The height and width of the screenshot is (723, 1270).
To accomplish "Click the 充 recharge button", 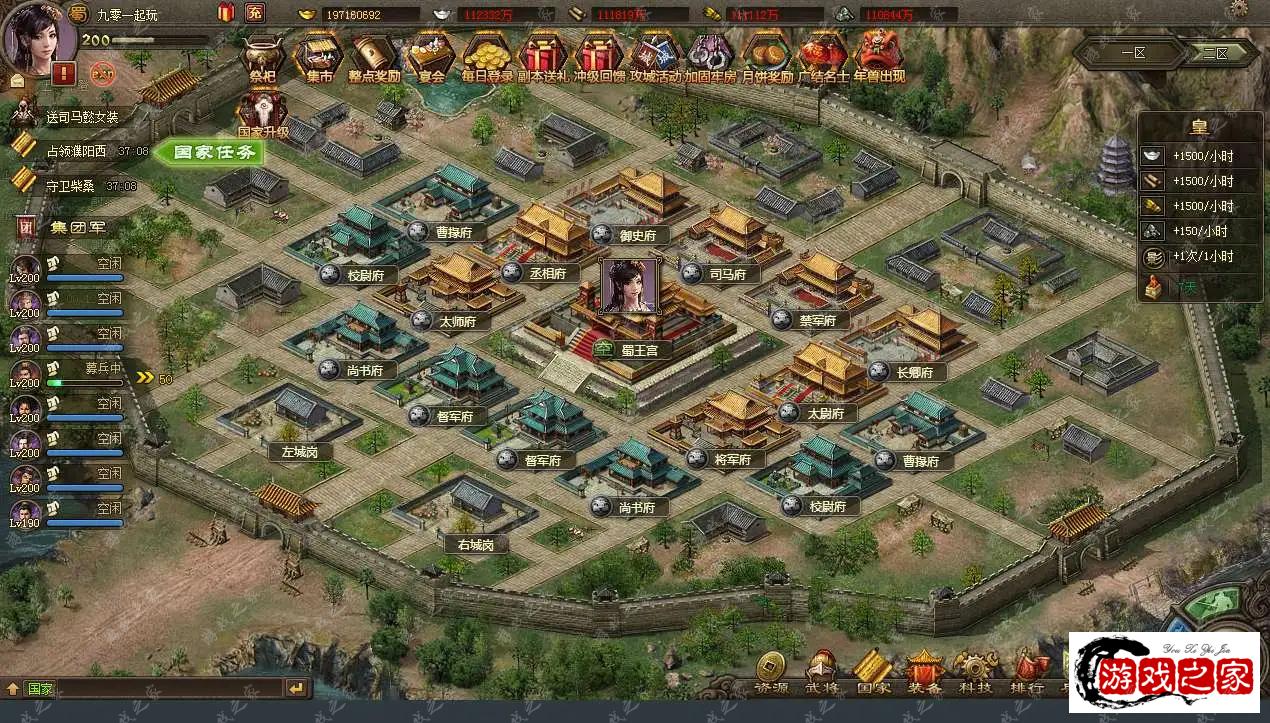I will 255,13.
